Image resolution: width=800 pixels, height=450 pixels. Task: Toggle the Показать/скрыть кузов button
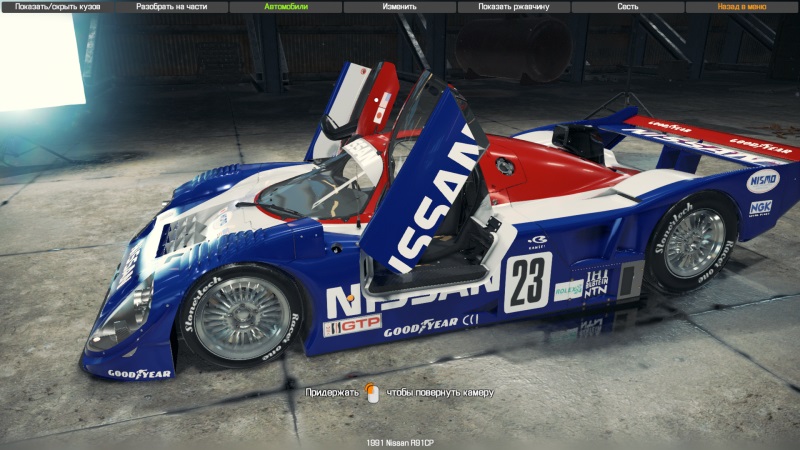[x=57, y=7]
